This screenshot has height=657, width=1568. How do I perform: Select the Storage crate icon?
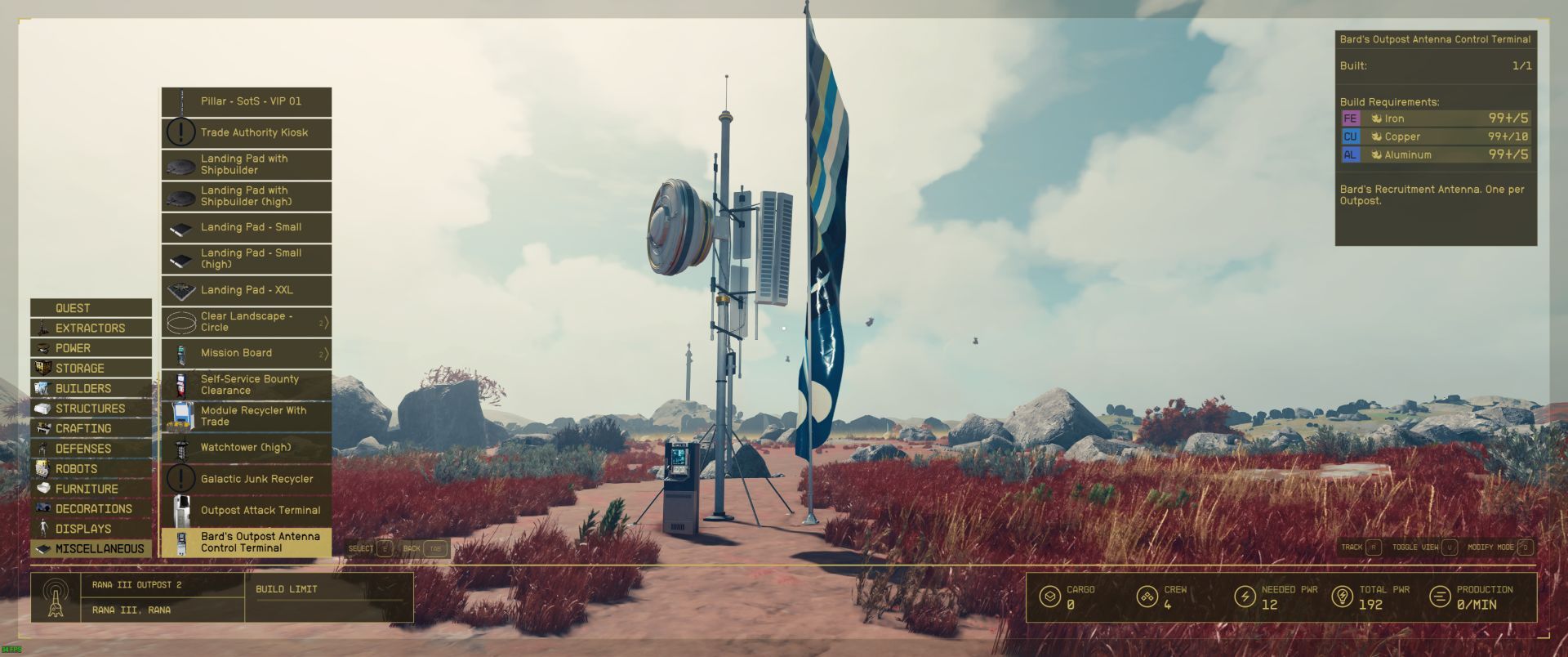pyautogui.click(x=41, y=368)
